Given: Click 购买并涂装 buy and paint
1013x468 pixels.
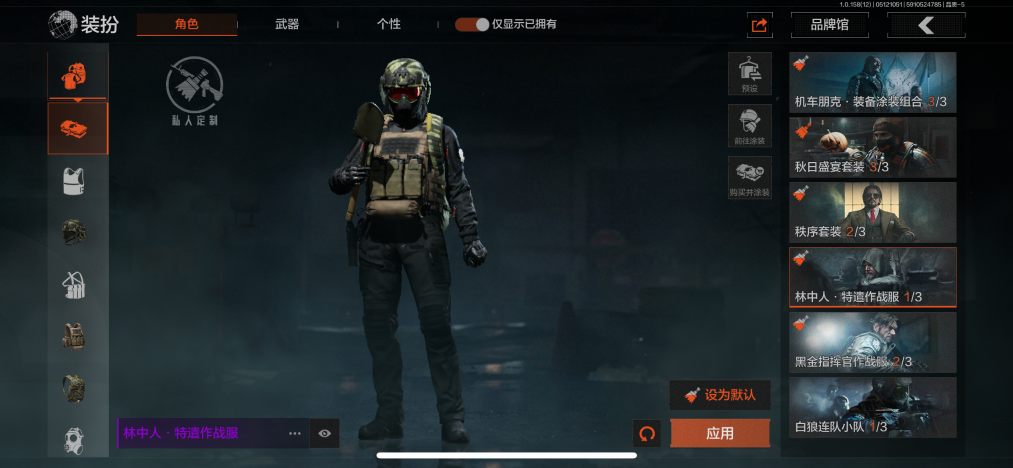Looking at the screenshot, I should click(749, 177).
